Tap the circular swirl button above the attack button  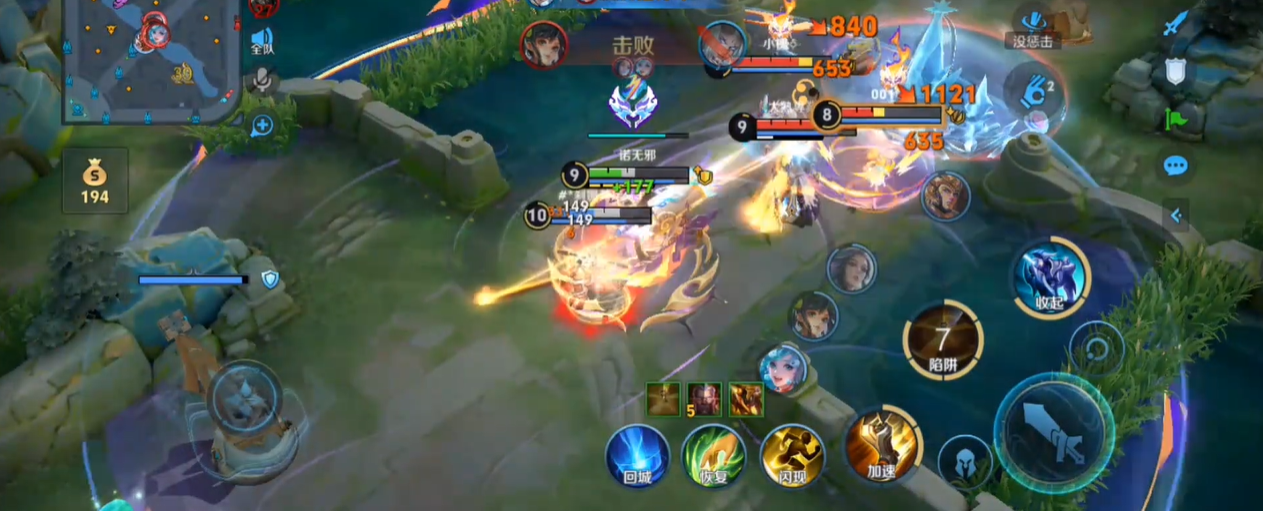[x=1096, y=350]
